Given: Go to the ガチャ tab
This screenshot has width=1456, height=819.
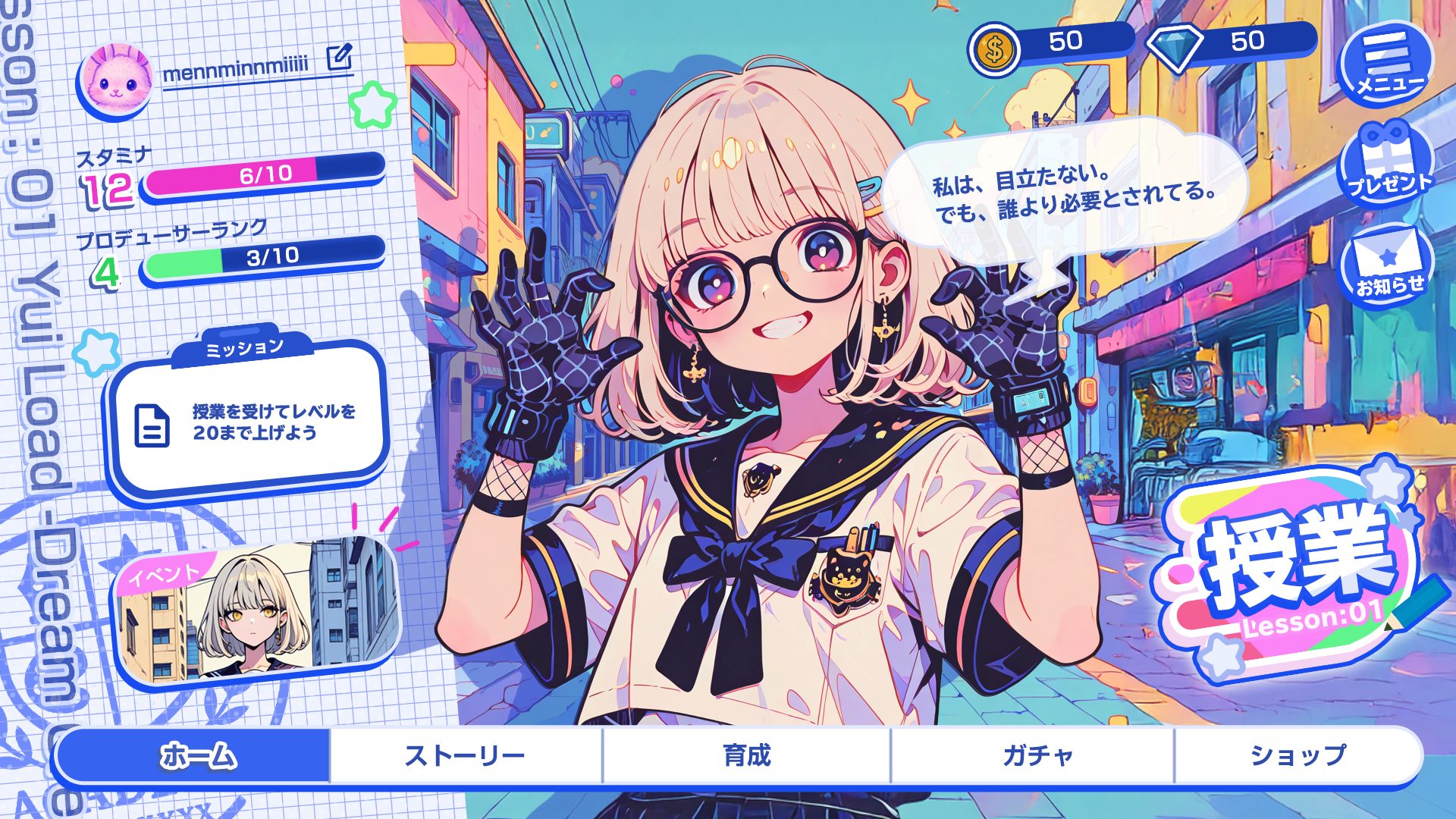Looking at the screenshot, I should (x=1037, y=755).
